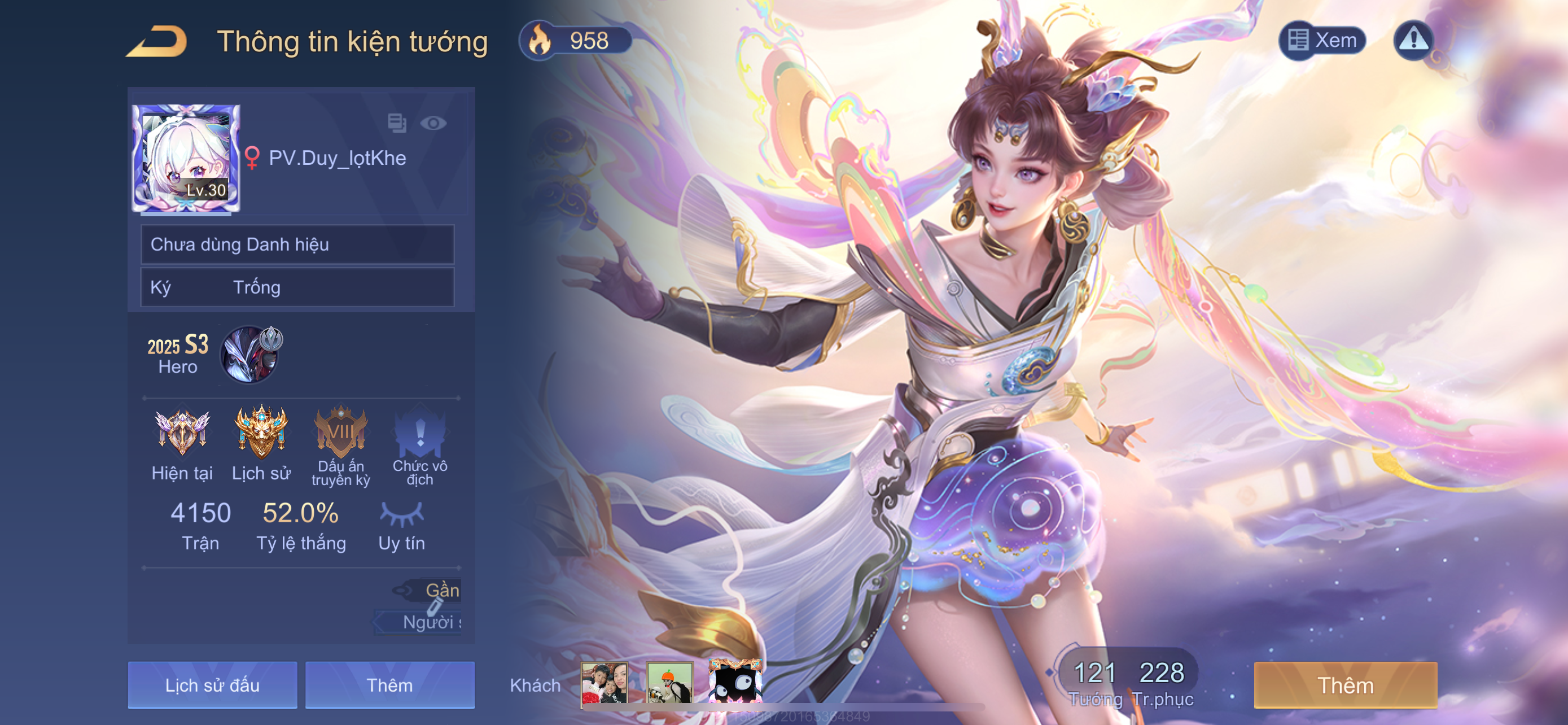Viewport: 1568px width, 725px height.
Task: Go back using the golden arrow
Action: click(157, 41)
